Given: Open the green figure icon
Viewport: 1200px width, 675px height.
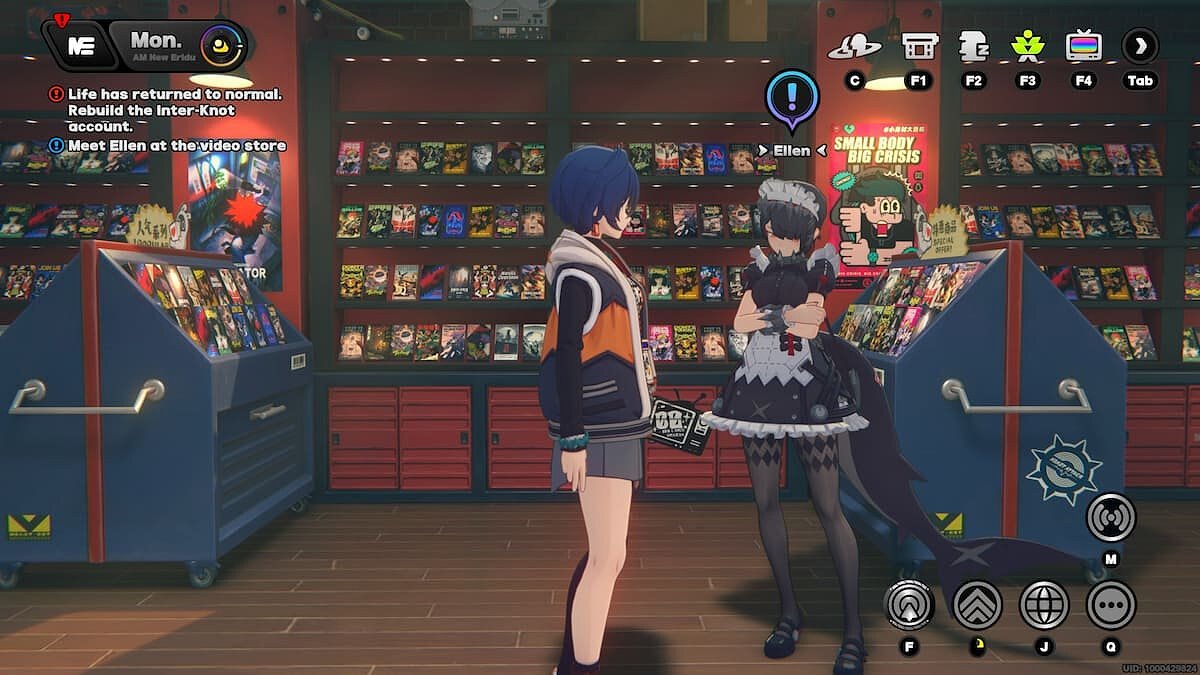Looking at the screenshot, I should point(1027,46).
